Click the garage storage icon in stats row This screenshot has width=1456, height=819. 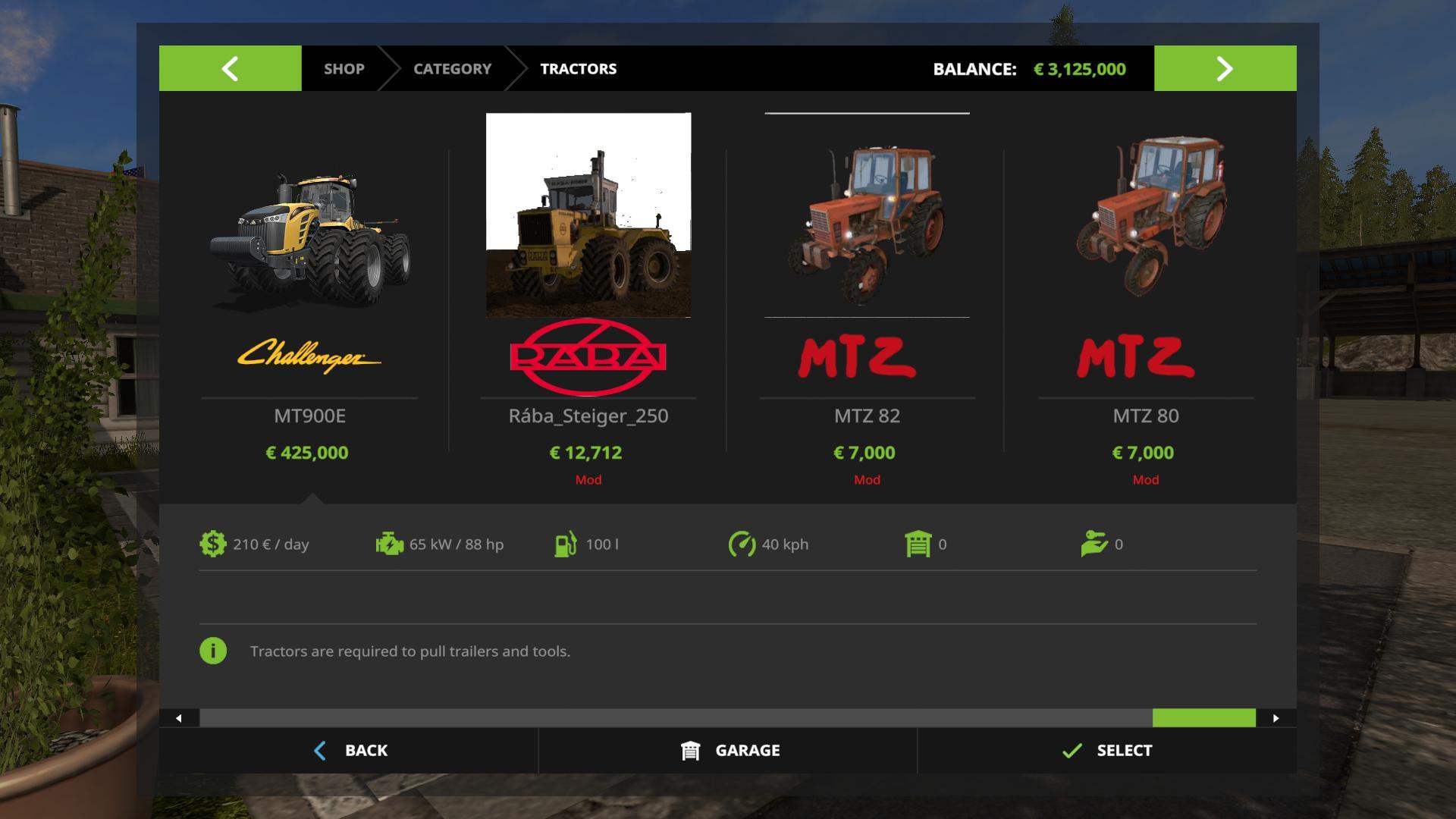pyautogui.click(x=918, y=544)
